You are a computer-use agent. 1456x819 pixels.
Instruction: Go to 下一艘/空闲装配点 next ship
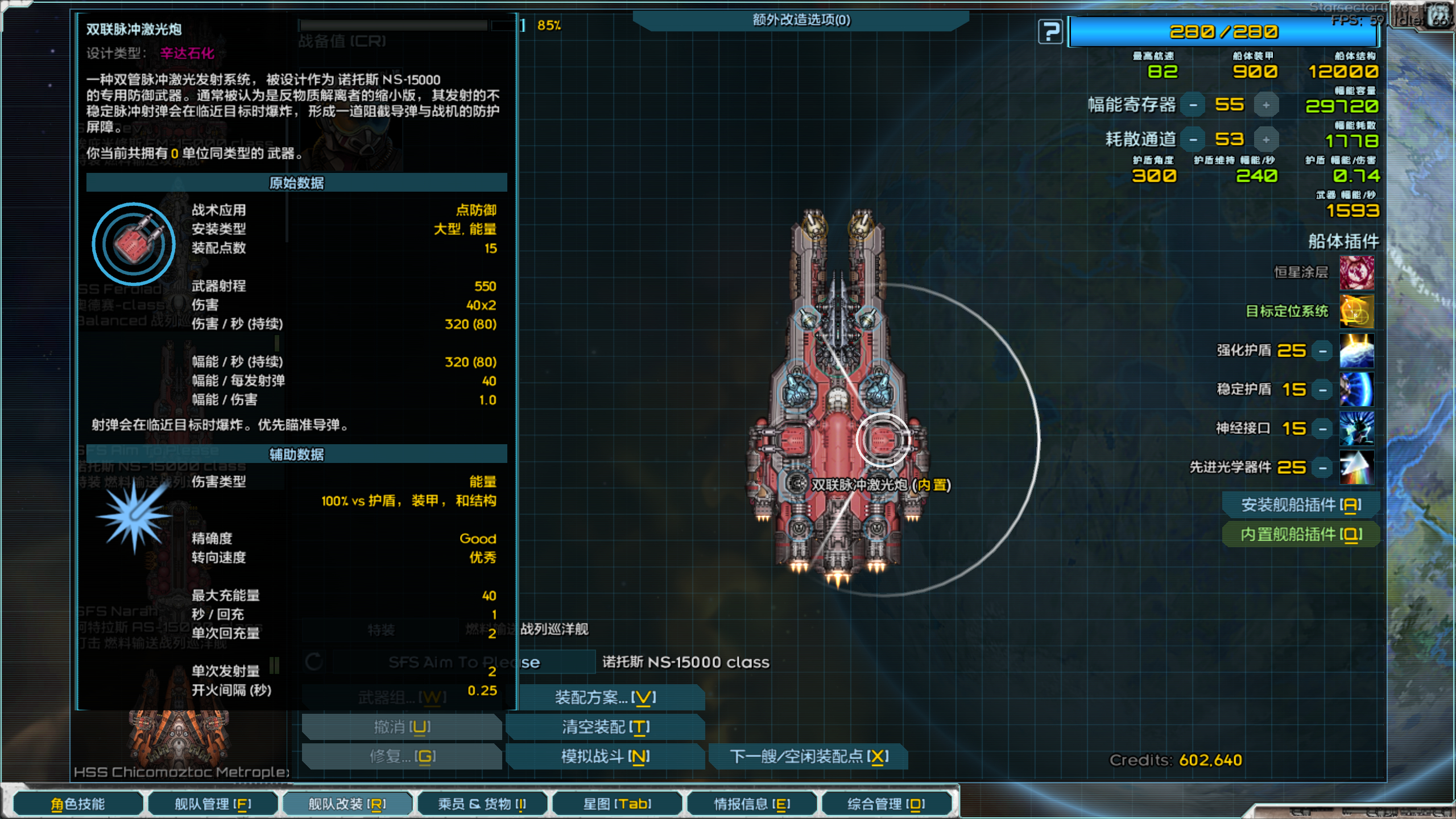pos(809,756)
